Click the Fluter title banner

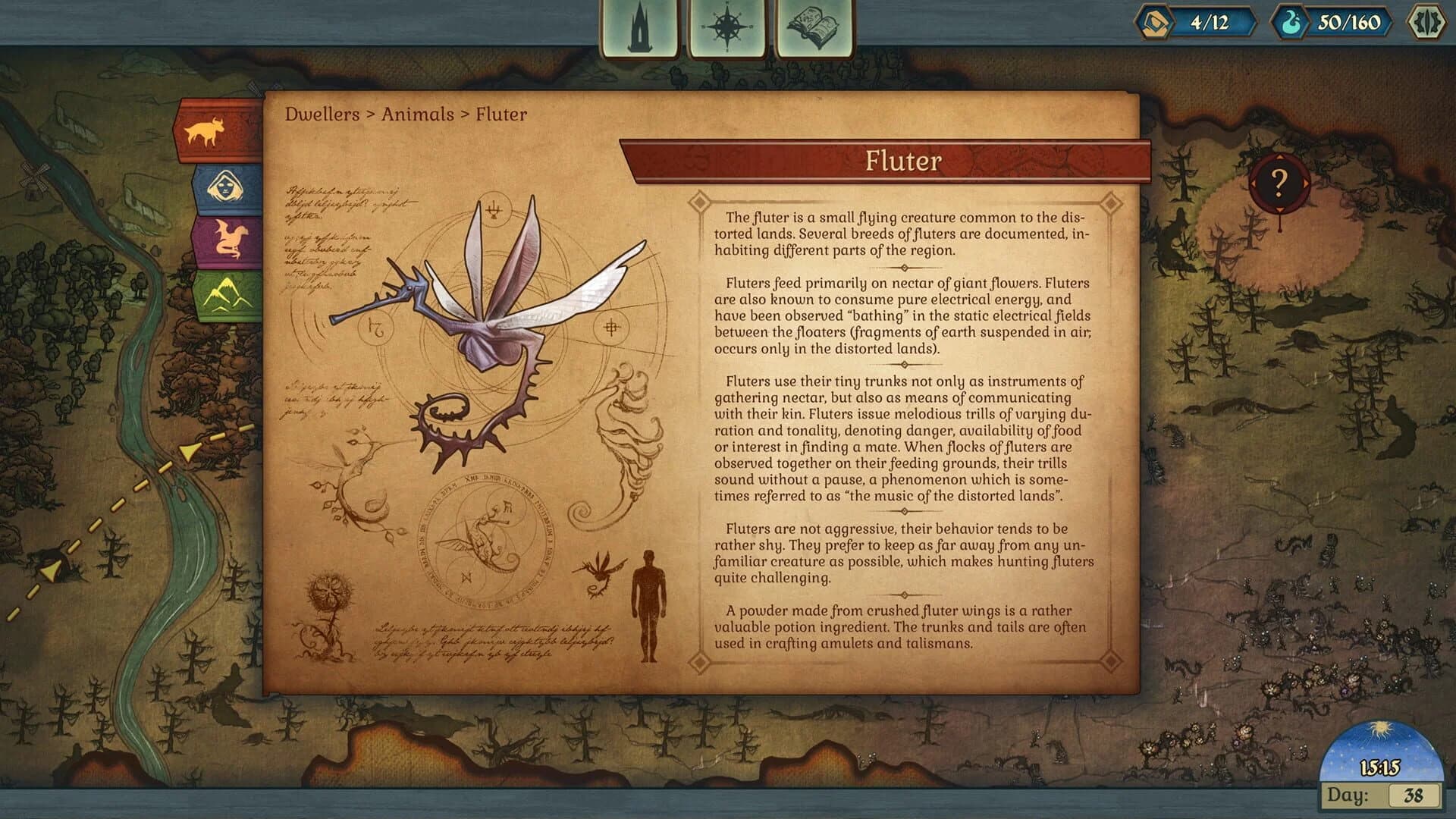[x=902, y=160]
